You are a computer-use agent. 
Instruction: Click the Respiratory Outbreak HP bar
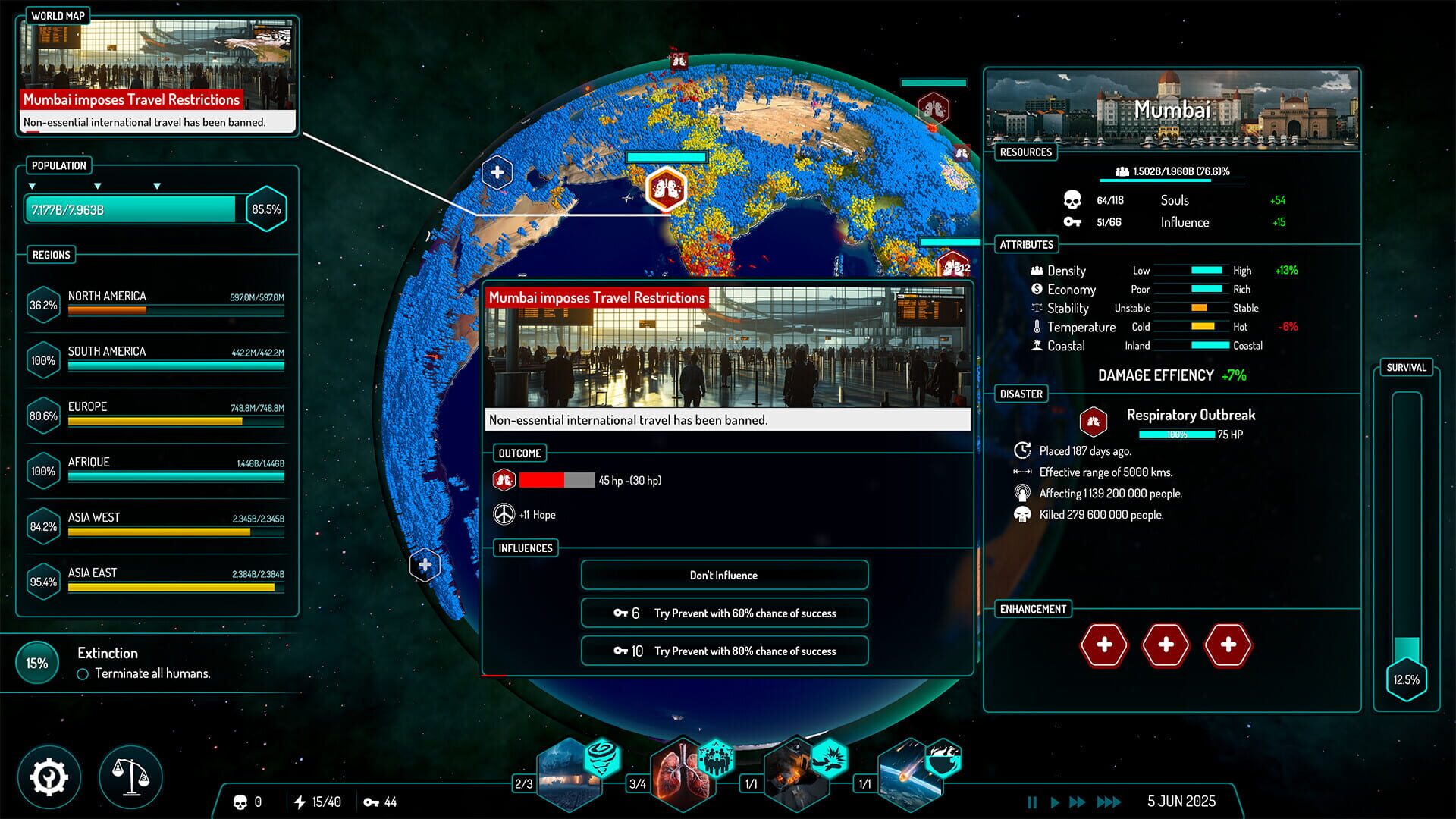(x=1177, y=435)
